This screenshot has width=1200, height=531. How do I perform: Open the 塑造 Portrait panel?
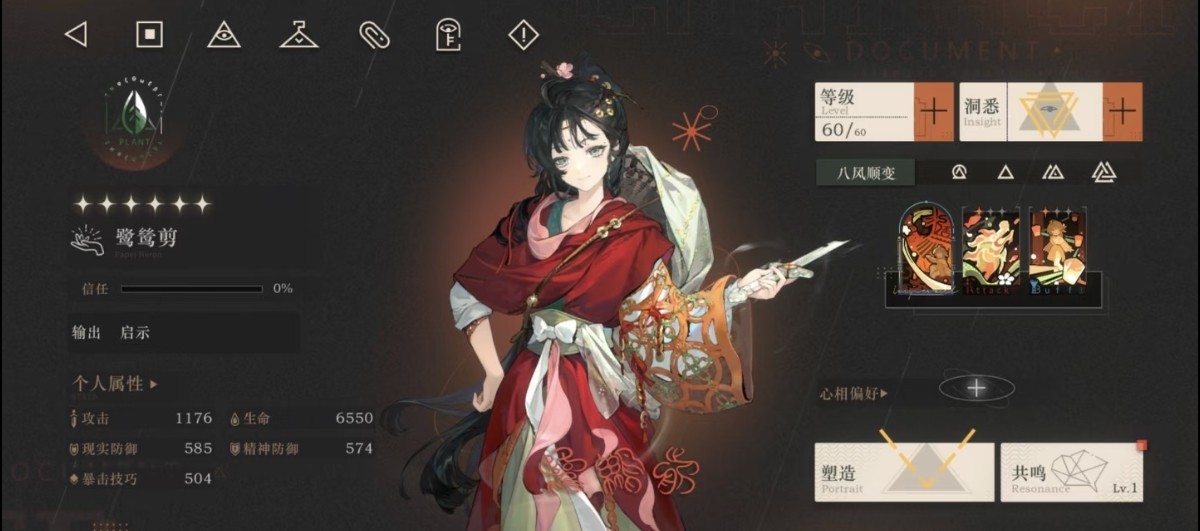tap(904, 471)
